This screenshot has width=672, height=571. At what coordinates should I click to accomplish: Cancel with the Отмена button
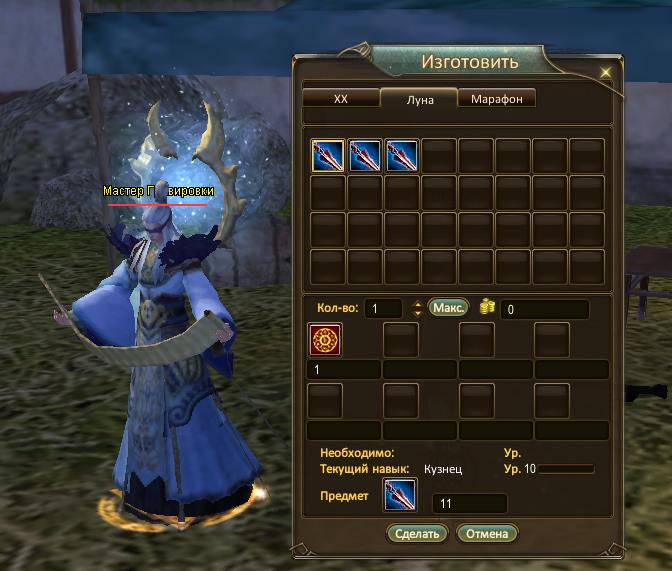(x=486, y=533)
